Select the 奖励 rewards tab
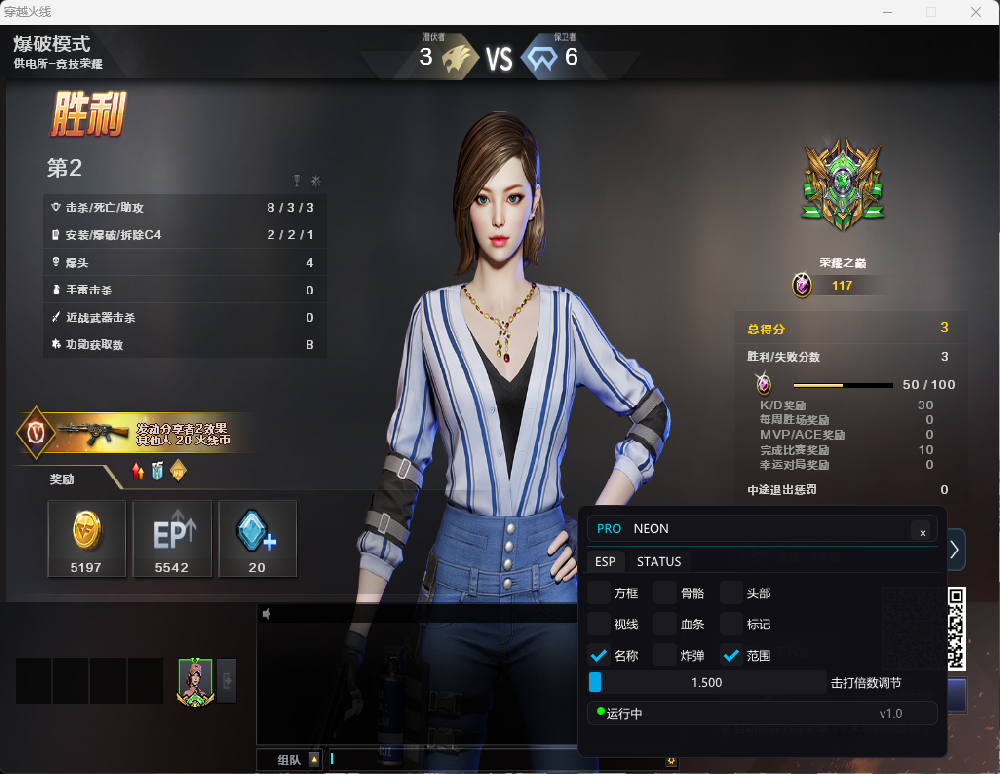Image resolution: width=1000 pixels, height=774 pixels. (x=62, y=479)
